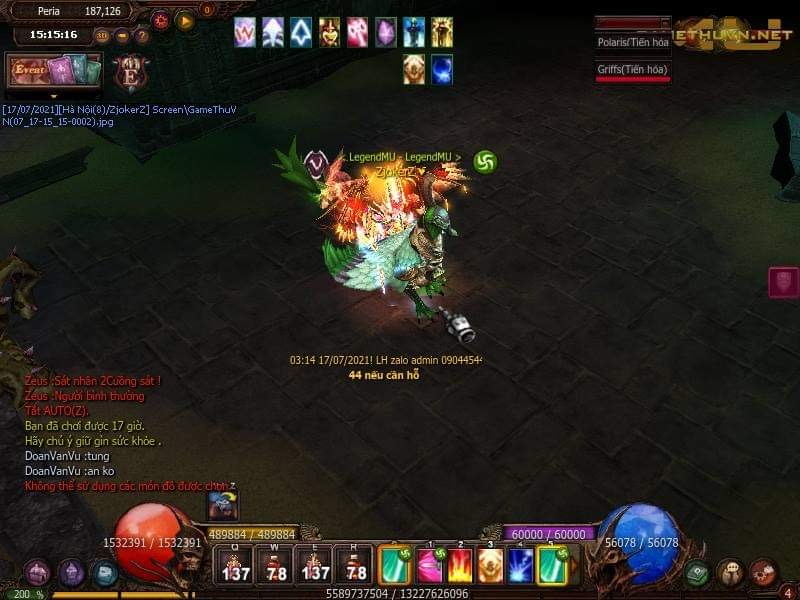Click the teal chat bubble icon
The width and height of the screenshot is (800, 600).
104,573
